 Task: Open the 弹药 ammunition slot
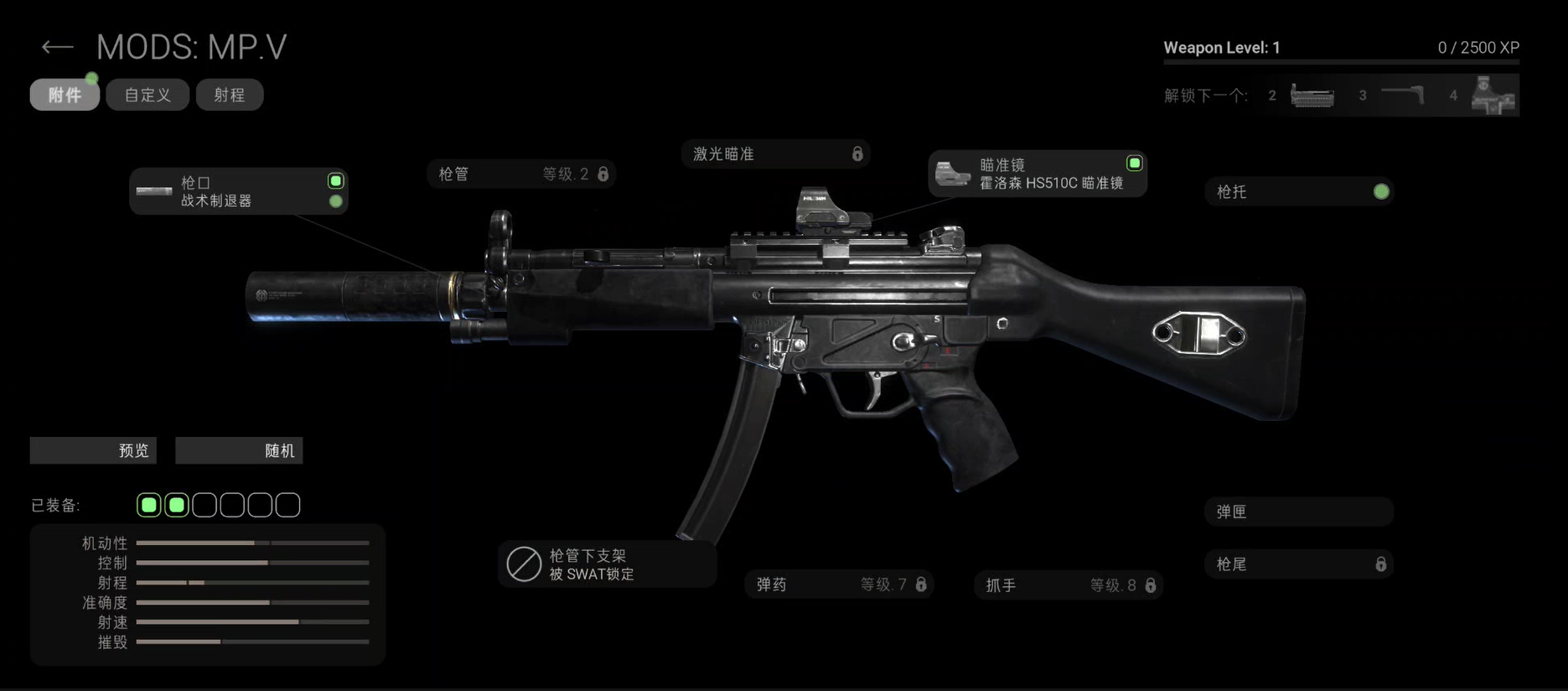coord(839,584)
